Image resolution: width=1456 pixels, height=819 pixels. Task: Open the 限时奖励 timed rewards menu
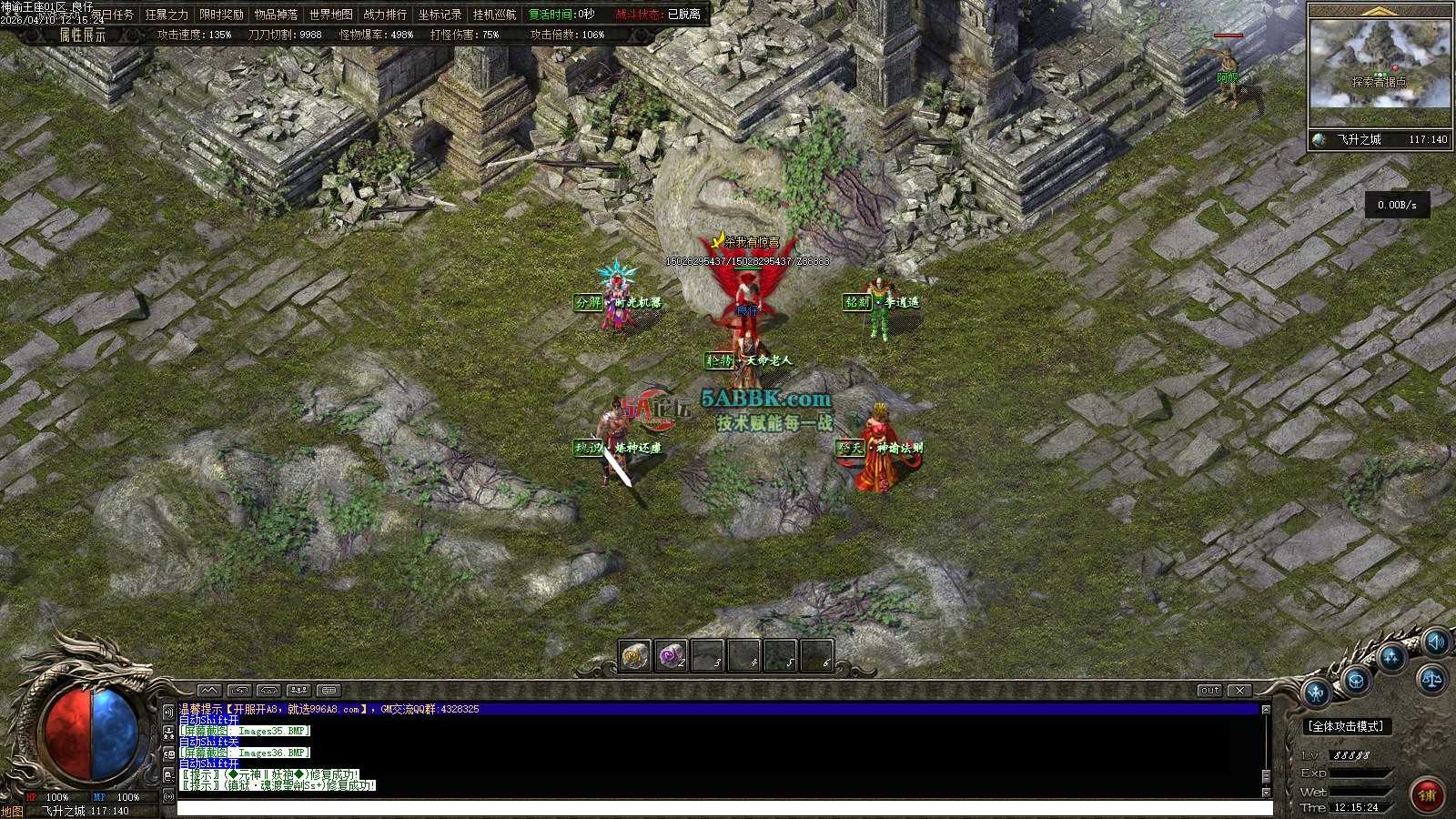tap(221, 15)
